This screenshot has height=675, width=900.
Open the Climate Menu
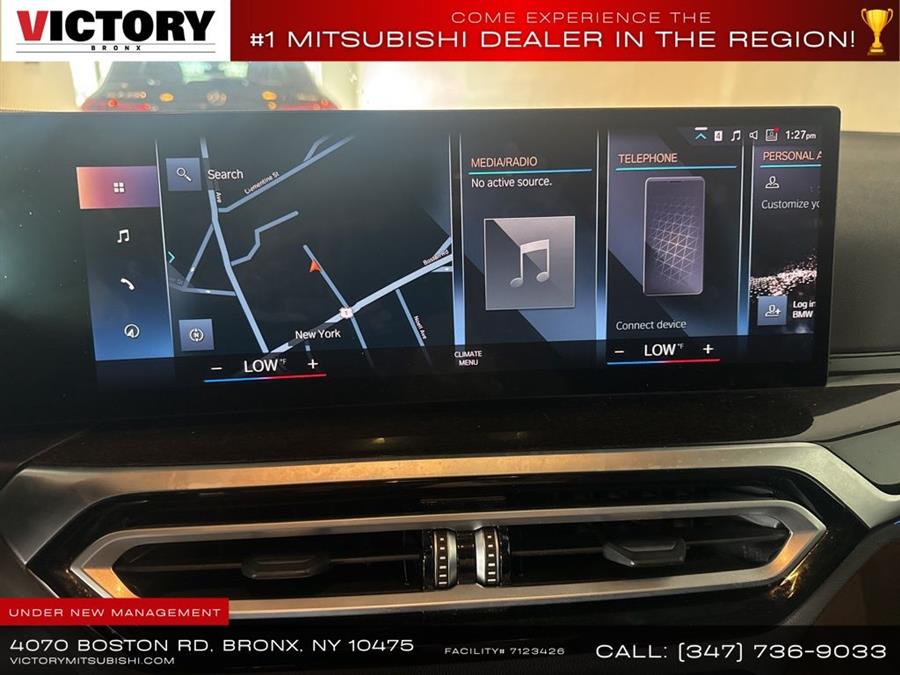468,358
